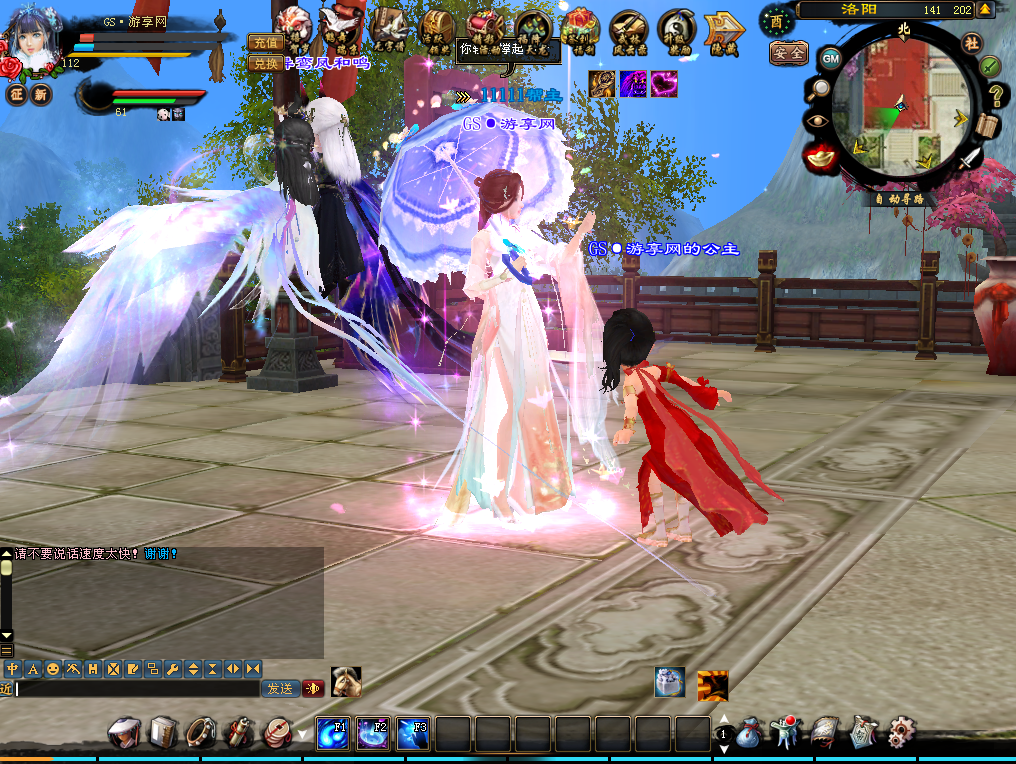The width and height of the screenshot is (1016, 764).
Task: Click the 充值 recharge button
Action: [x=264, y=42]
